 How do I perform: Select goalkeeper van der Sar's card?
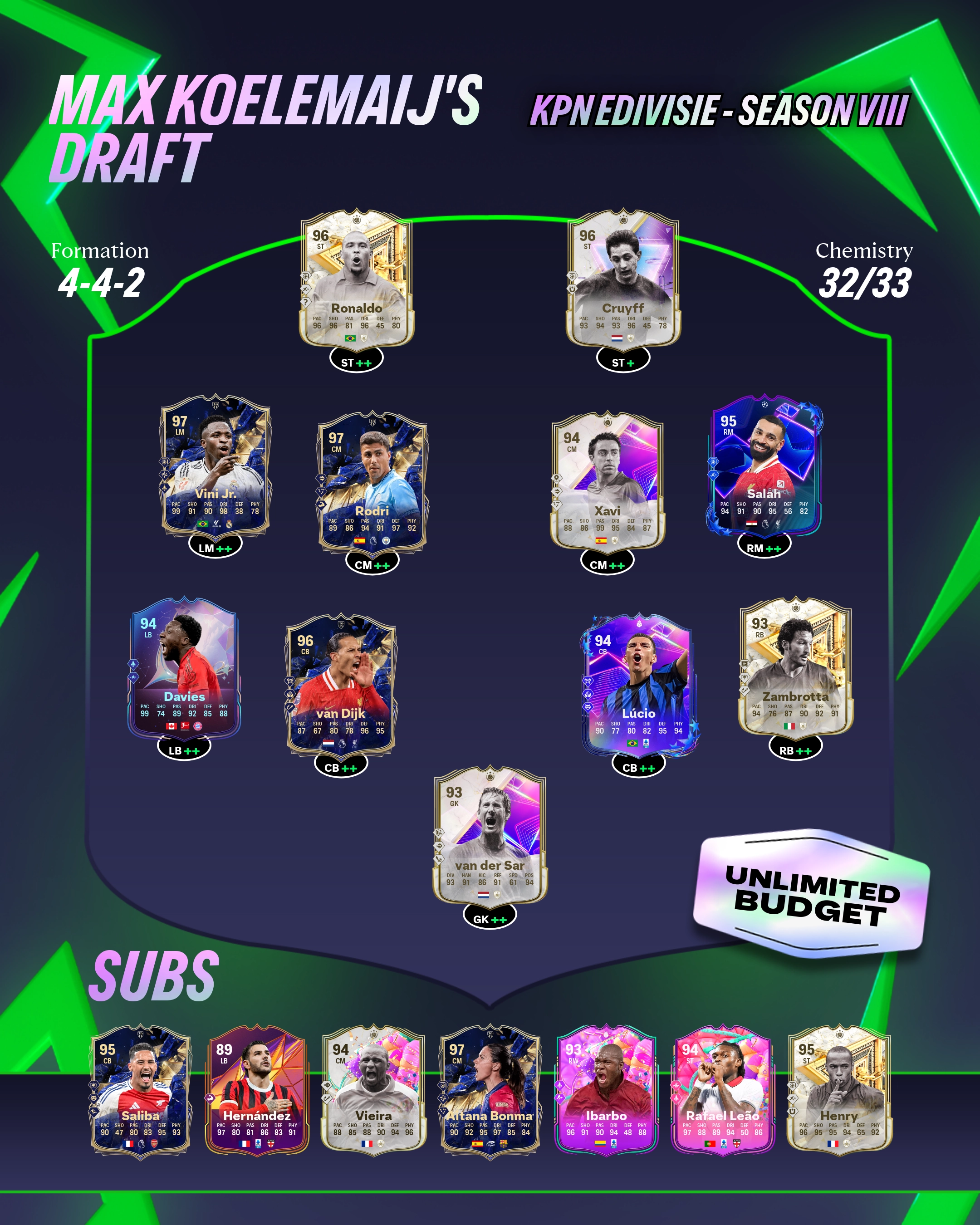(490, 836)
